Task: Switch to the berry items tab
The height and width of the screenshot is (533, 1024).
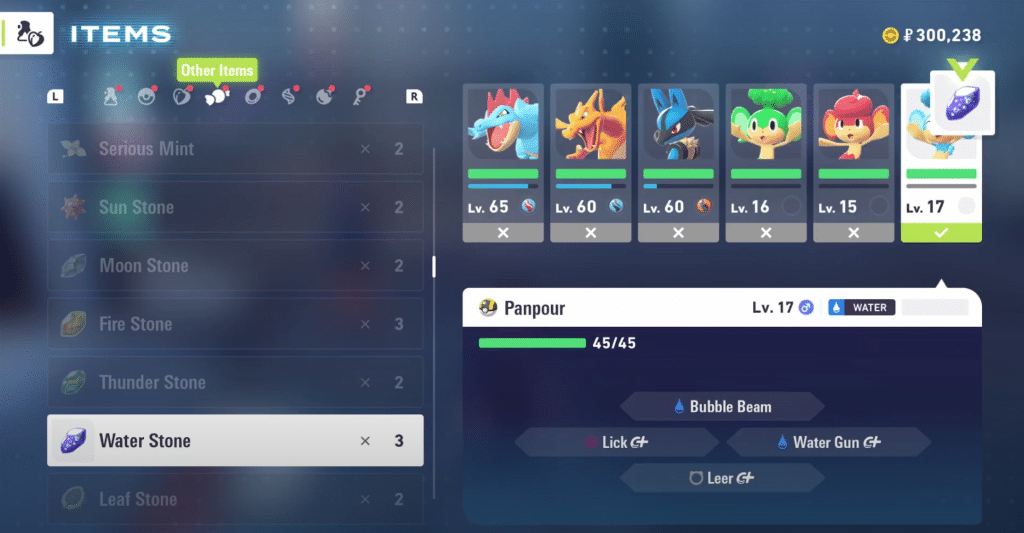Action: pyautogui.click(x=181, y=97)
